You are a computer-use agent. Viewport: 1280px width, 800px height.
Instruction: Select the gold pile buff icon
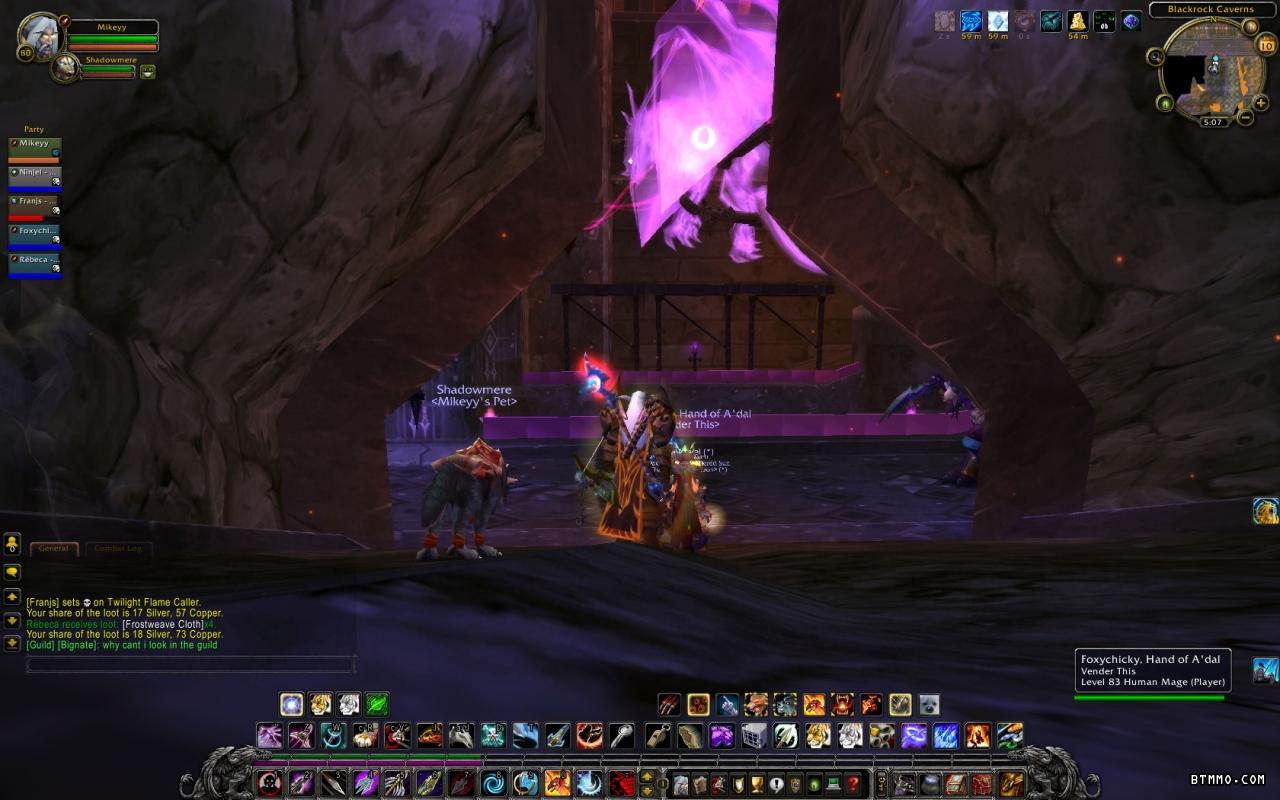1078,21
